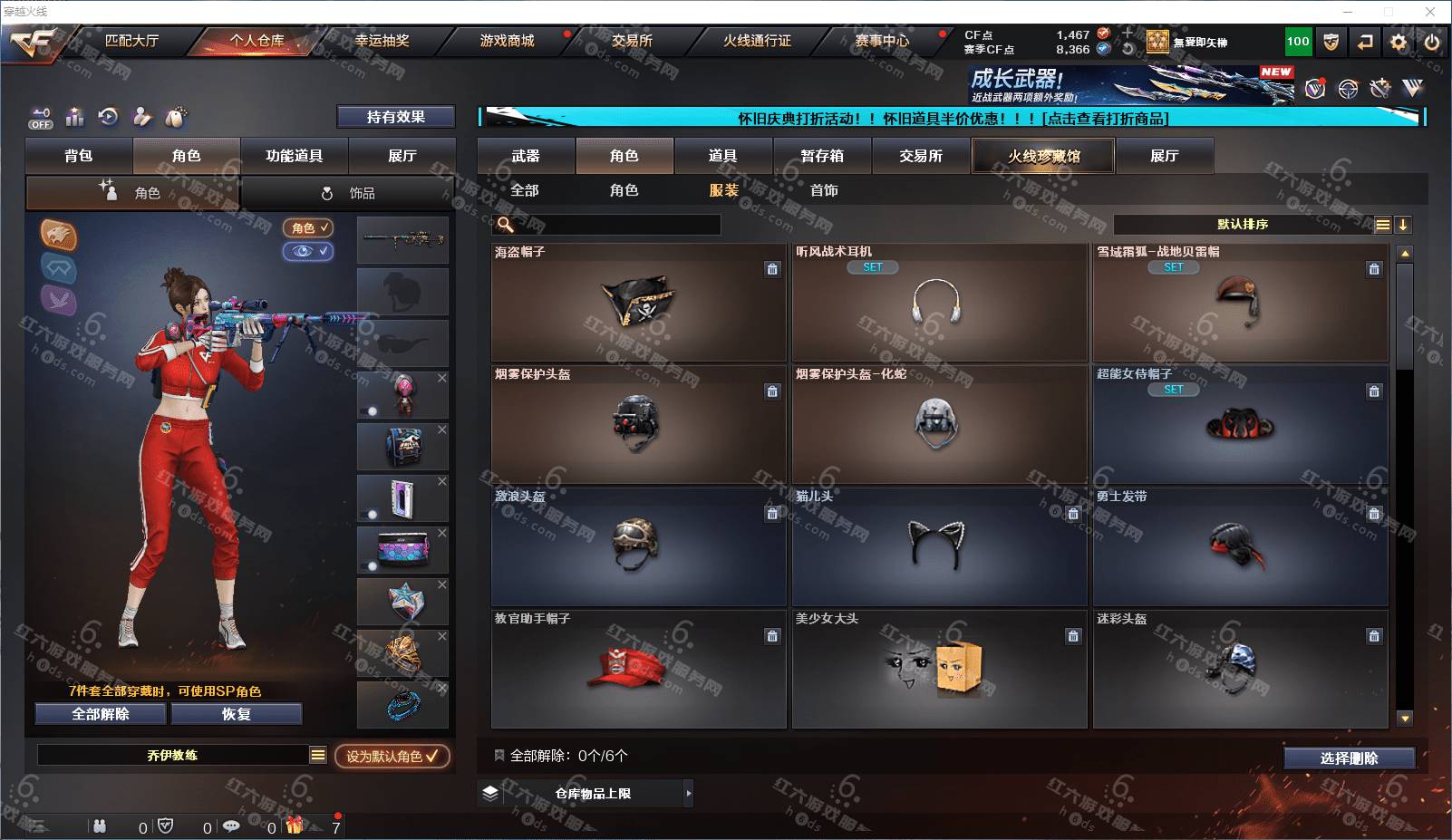Open the settings gear icon

coord(1399,42)
